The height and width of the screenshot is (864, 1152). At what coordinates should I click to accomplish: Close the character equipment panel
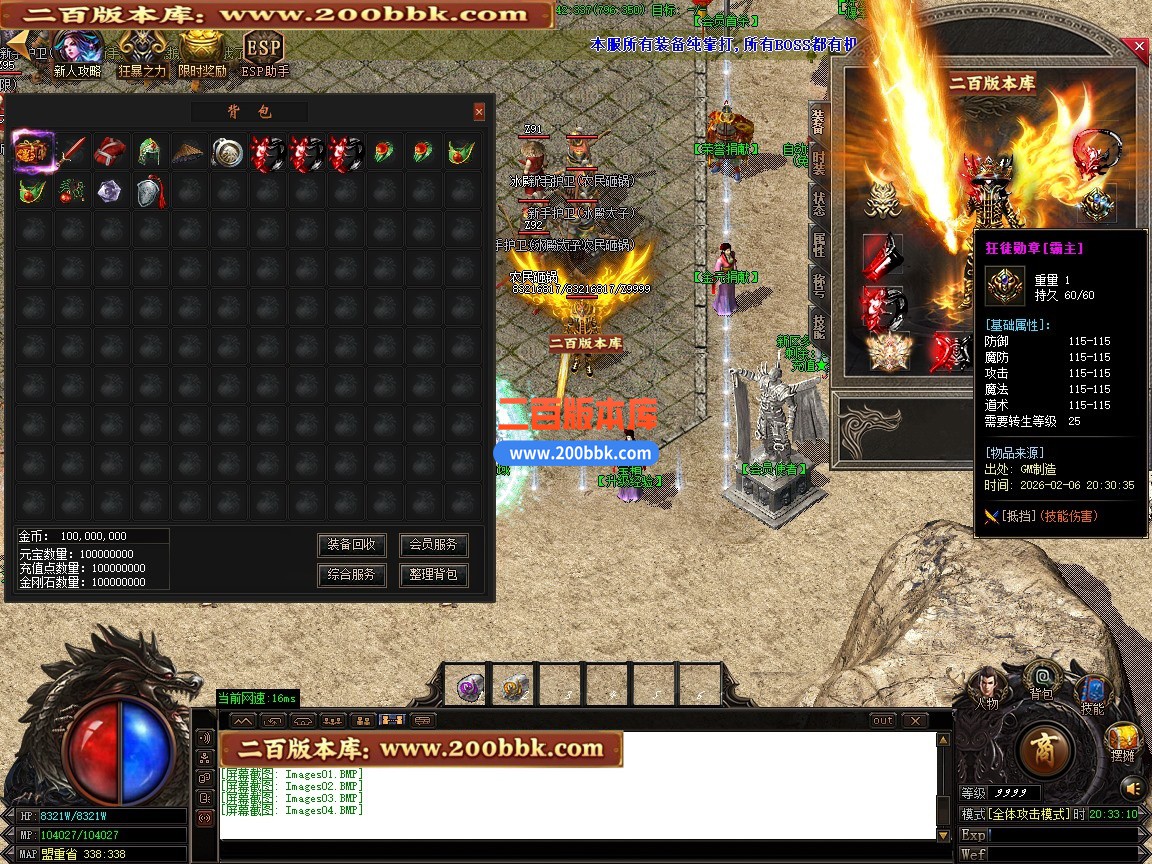(x=1139, y=47)
